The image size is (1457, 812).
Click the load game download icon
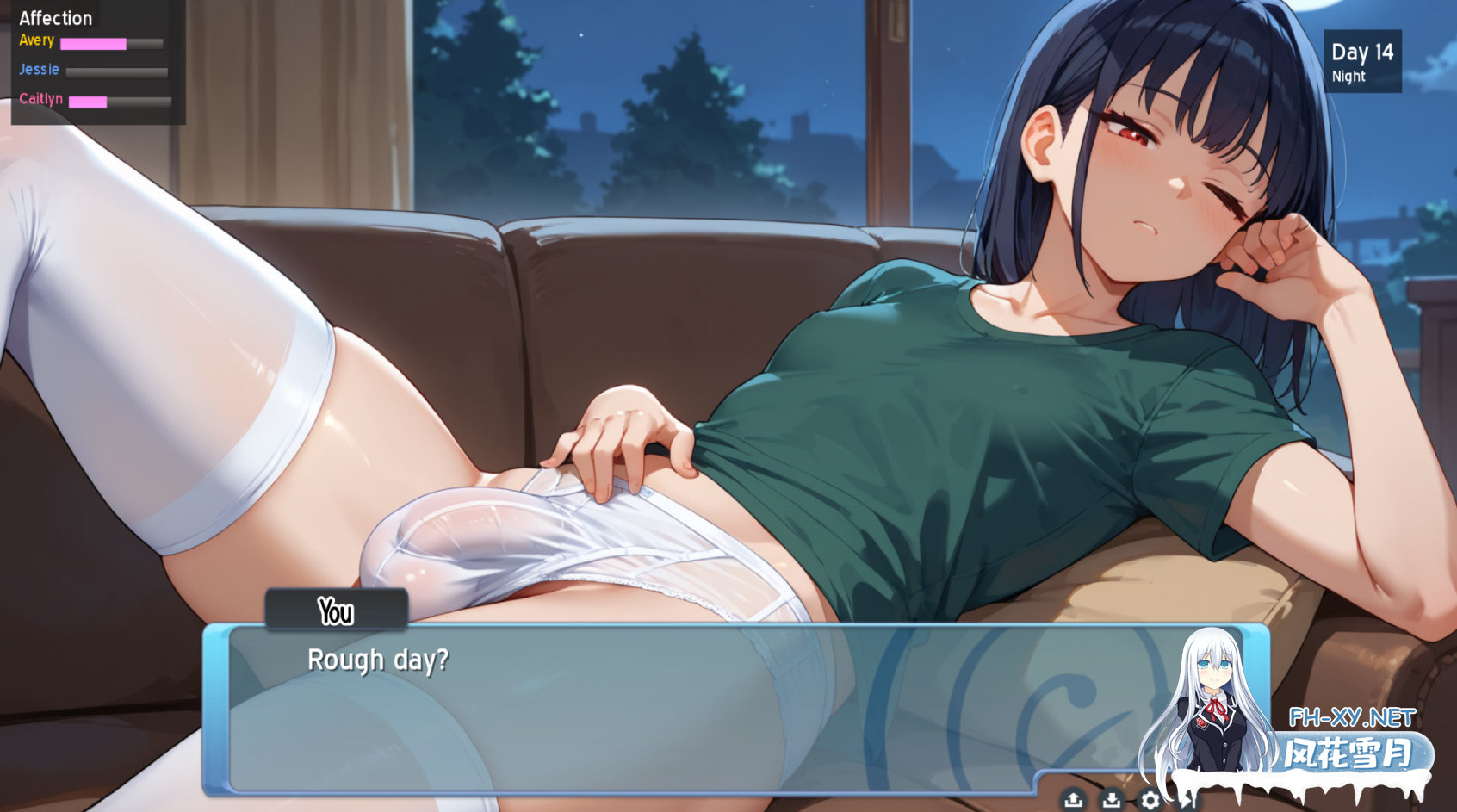point(1113,799)
